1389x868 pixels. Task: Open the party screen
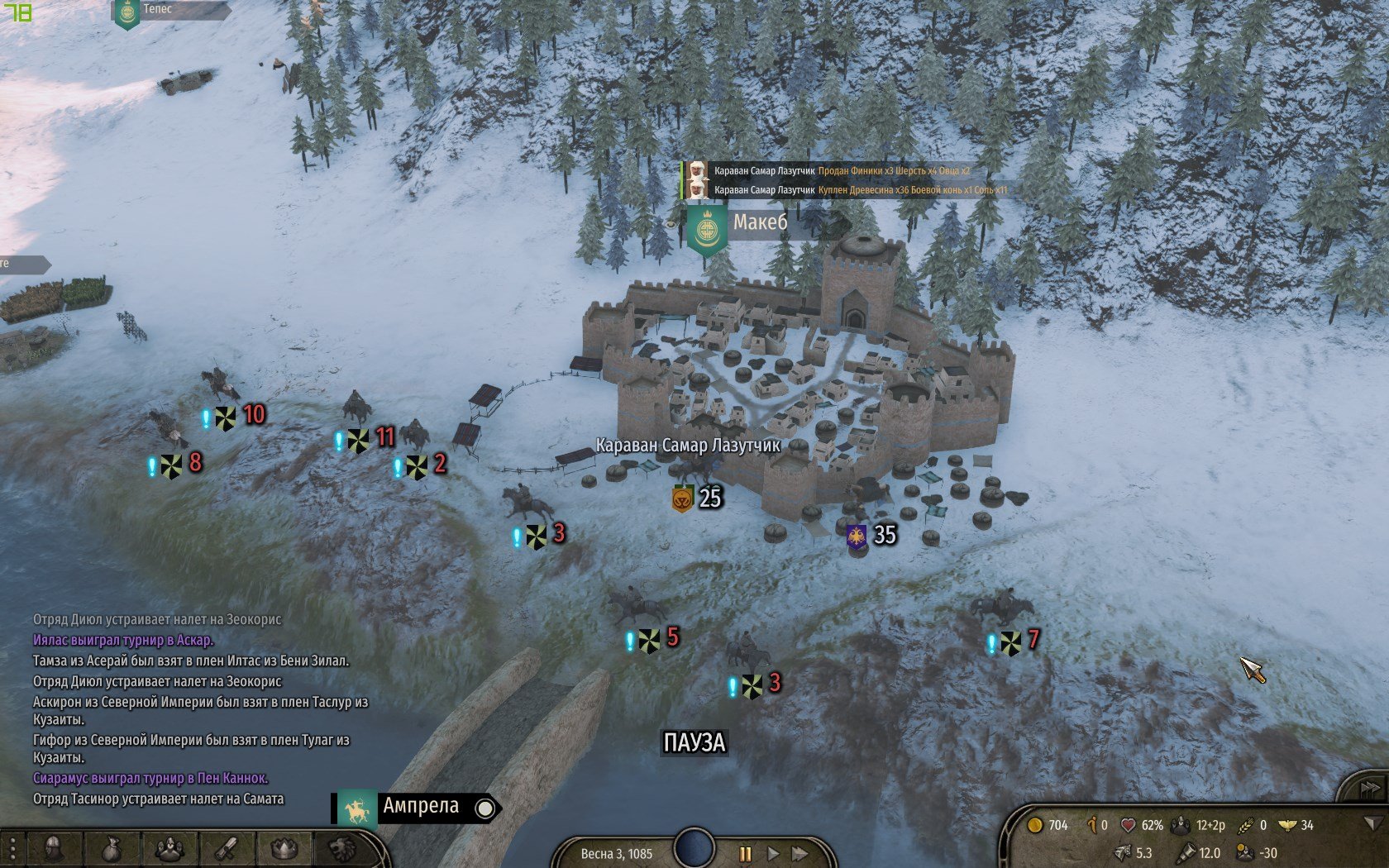tap(169, 850)
